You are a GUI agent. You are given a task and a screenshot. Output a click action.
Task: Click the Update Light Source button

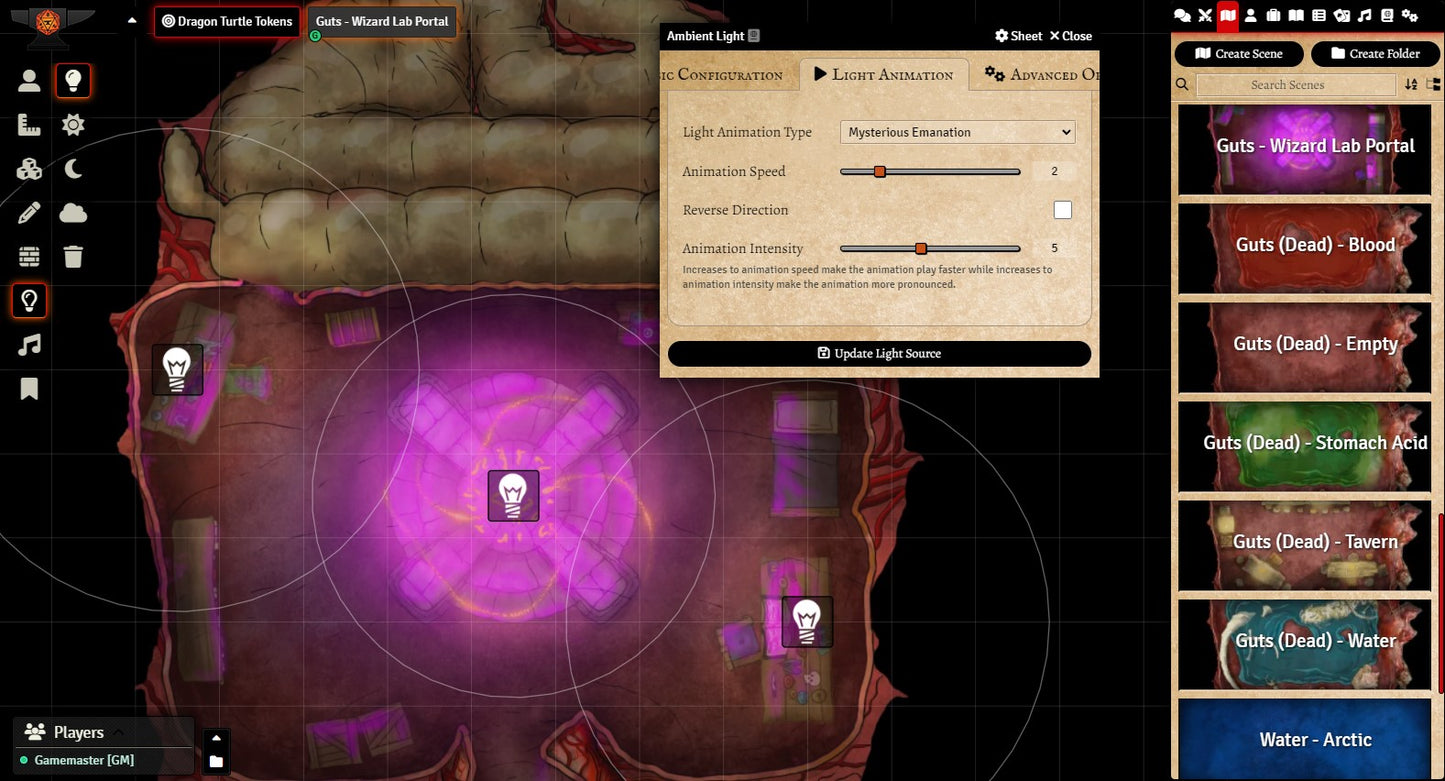pos(879,354)
